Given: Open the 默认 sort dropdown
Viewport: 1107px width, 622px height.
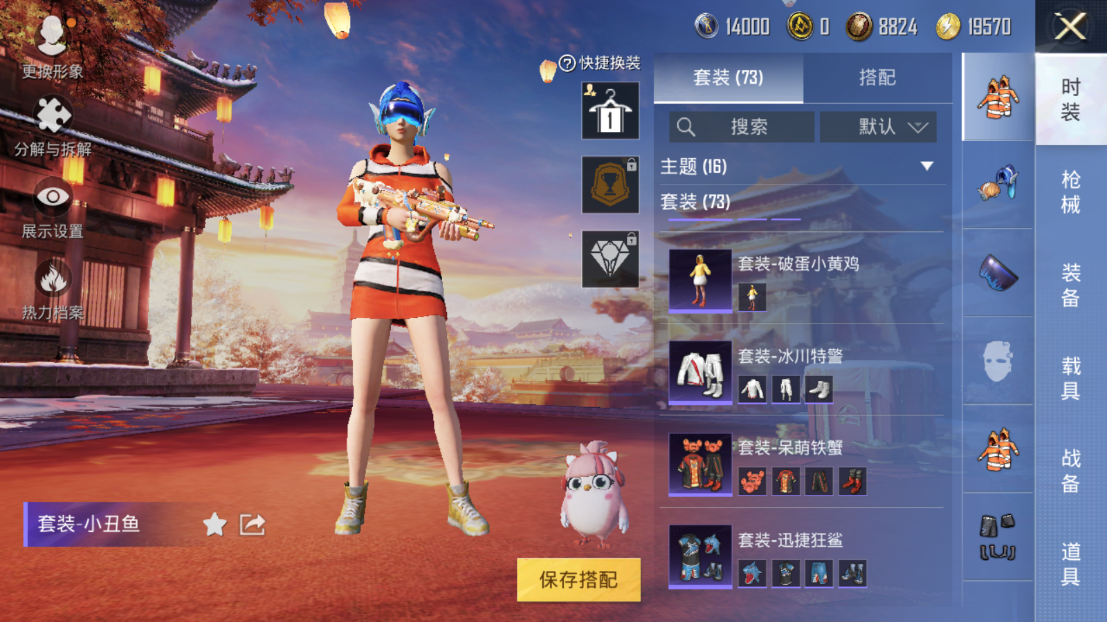Looking at the screenshot, I should 878,127.
